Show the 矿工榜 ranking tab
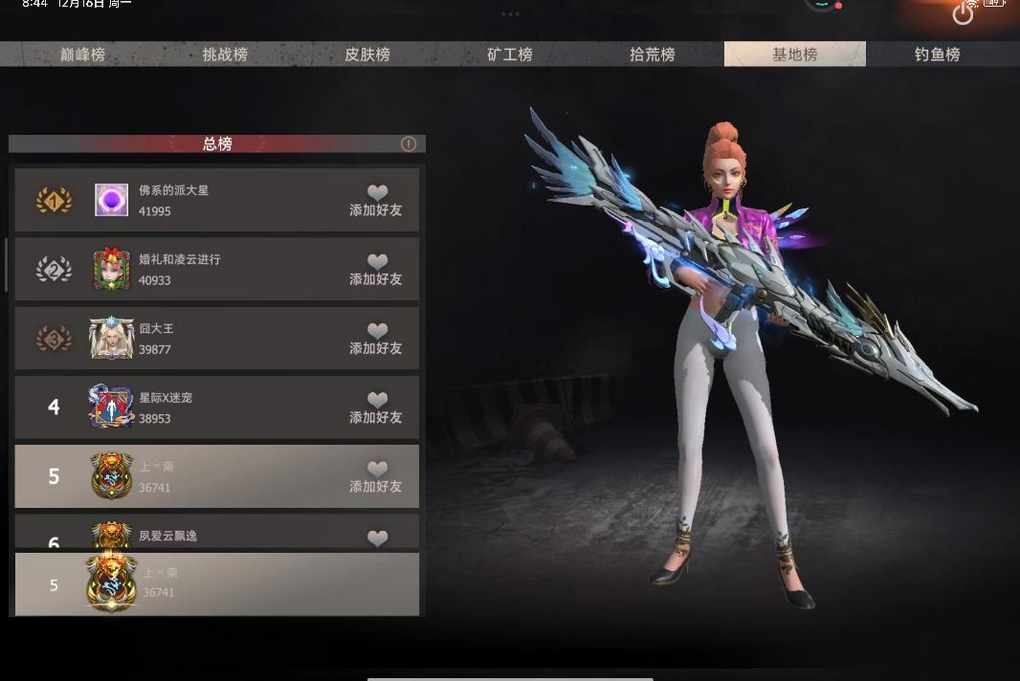This screenshot has width=1020, height=681. (x=510, y=54)
